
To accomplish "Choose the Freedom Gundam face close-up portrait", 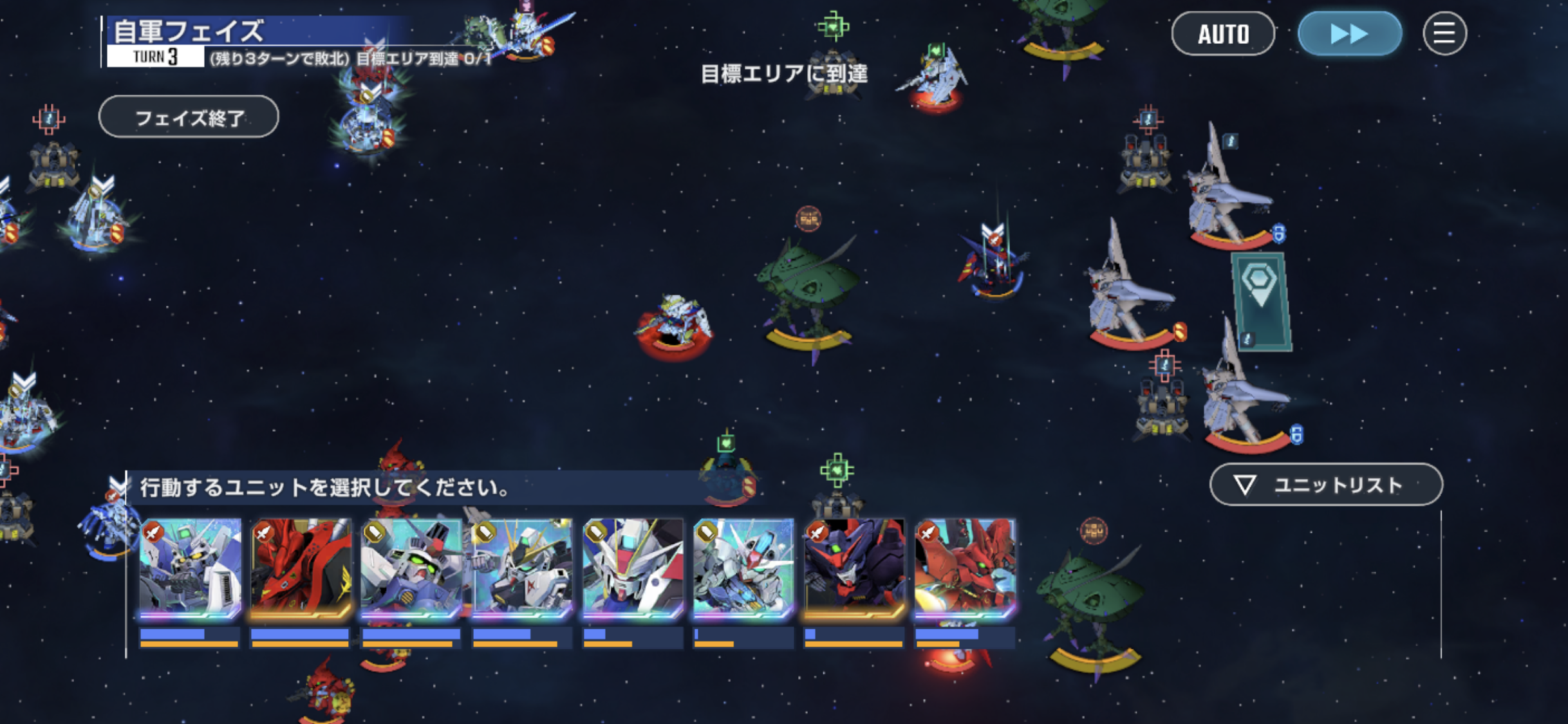I will [x=633, y=568].
